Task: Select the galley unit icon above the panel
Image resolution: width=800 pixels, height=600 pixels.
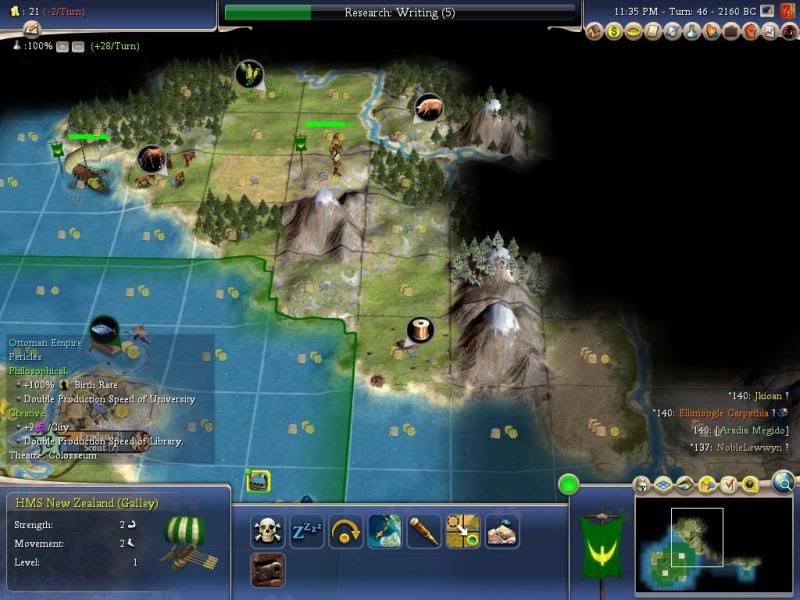Action: [258, 481]
